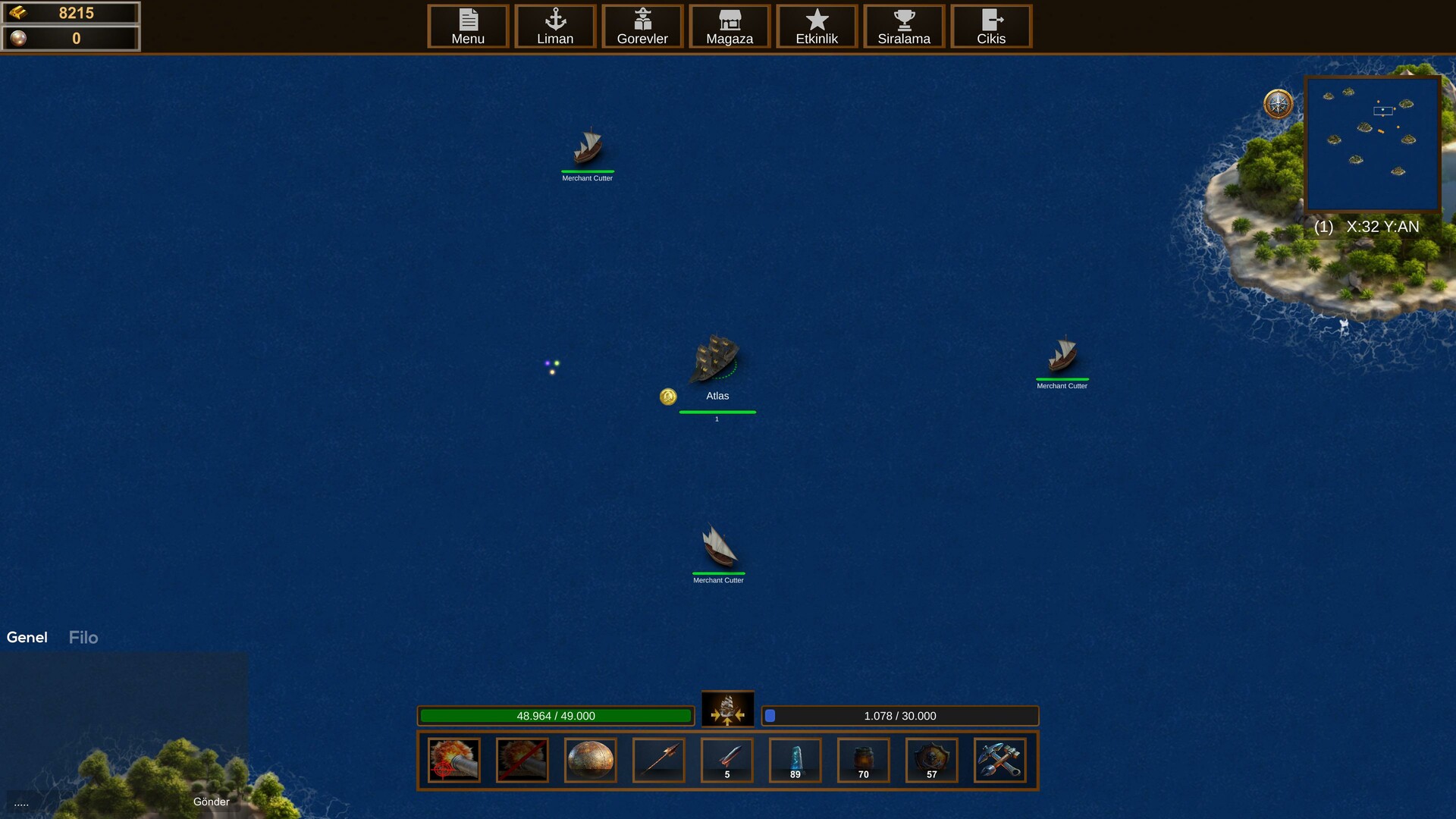Viewport: 1456px width, 819px height.
Task: Open the cannonball ammo slot
Action: pos(590,760)
